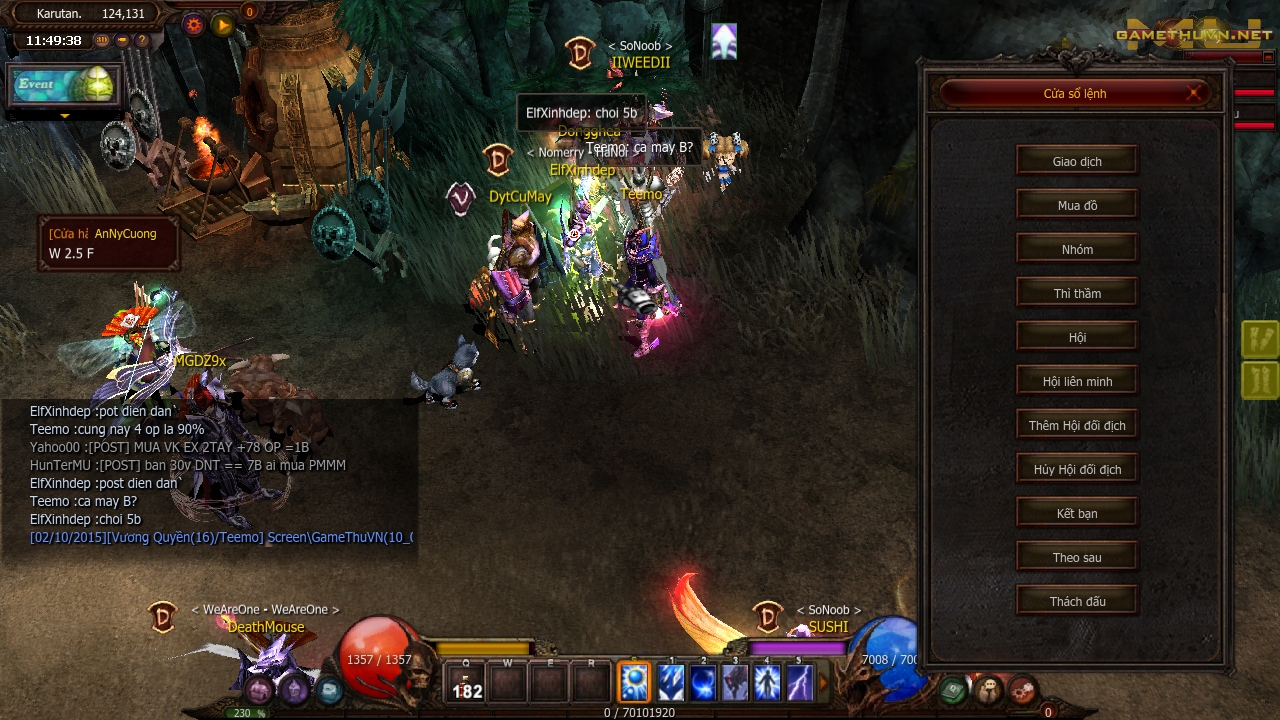Open the Giao dịch command
Image resolution: width=1280 pixels, height=720 pixels.
(1077, 160)
